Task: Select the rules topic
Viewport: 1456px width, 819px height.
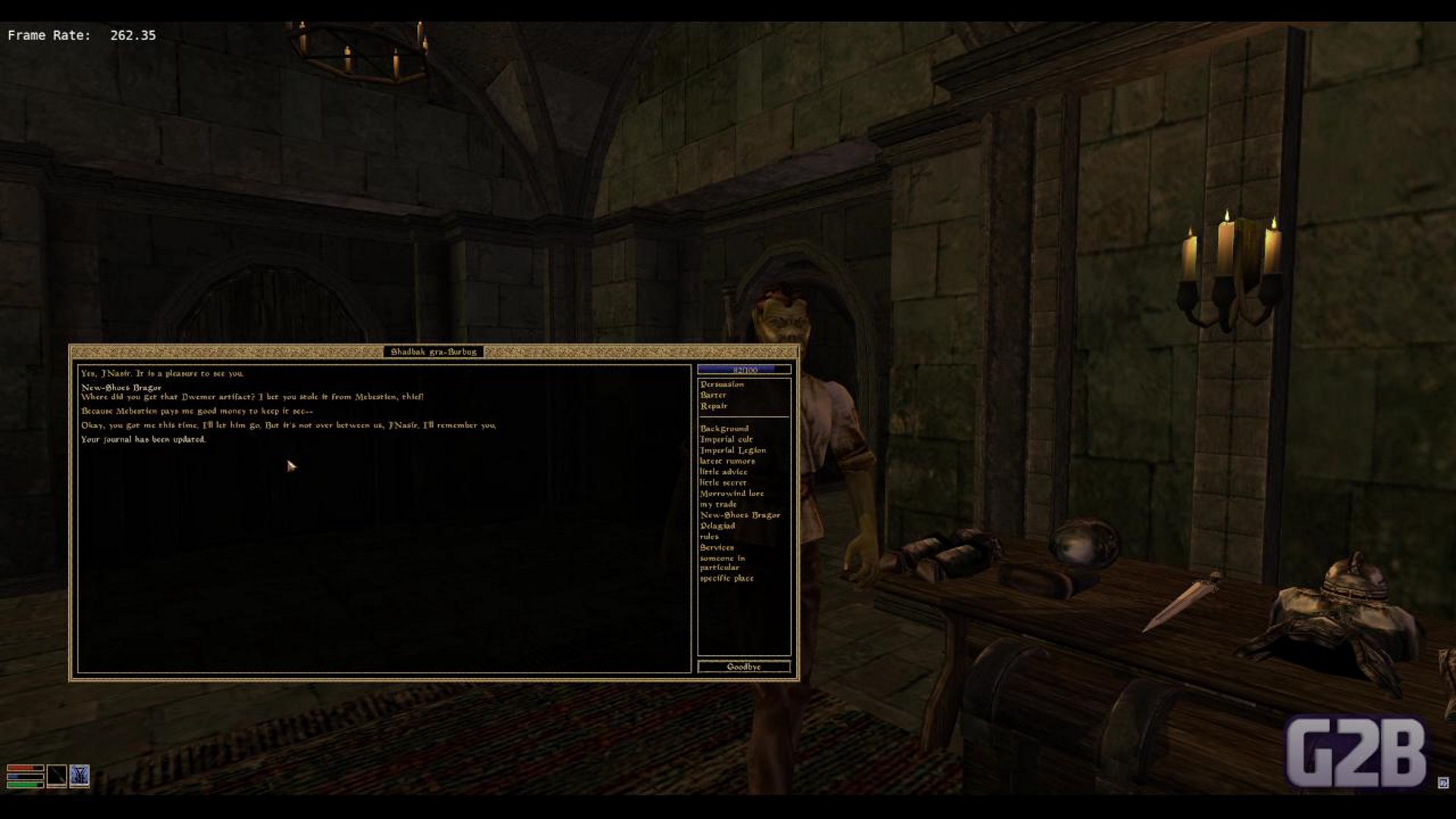Action: click(709, 536)
